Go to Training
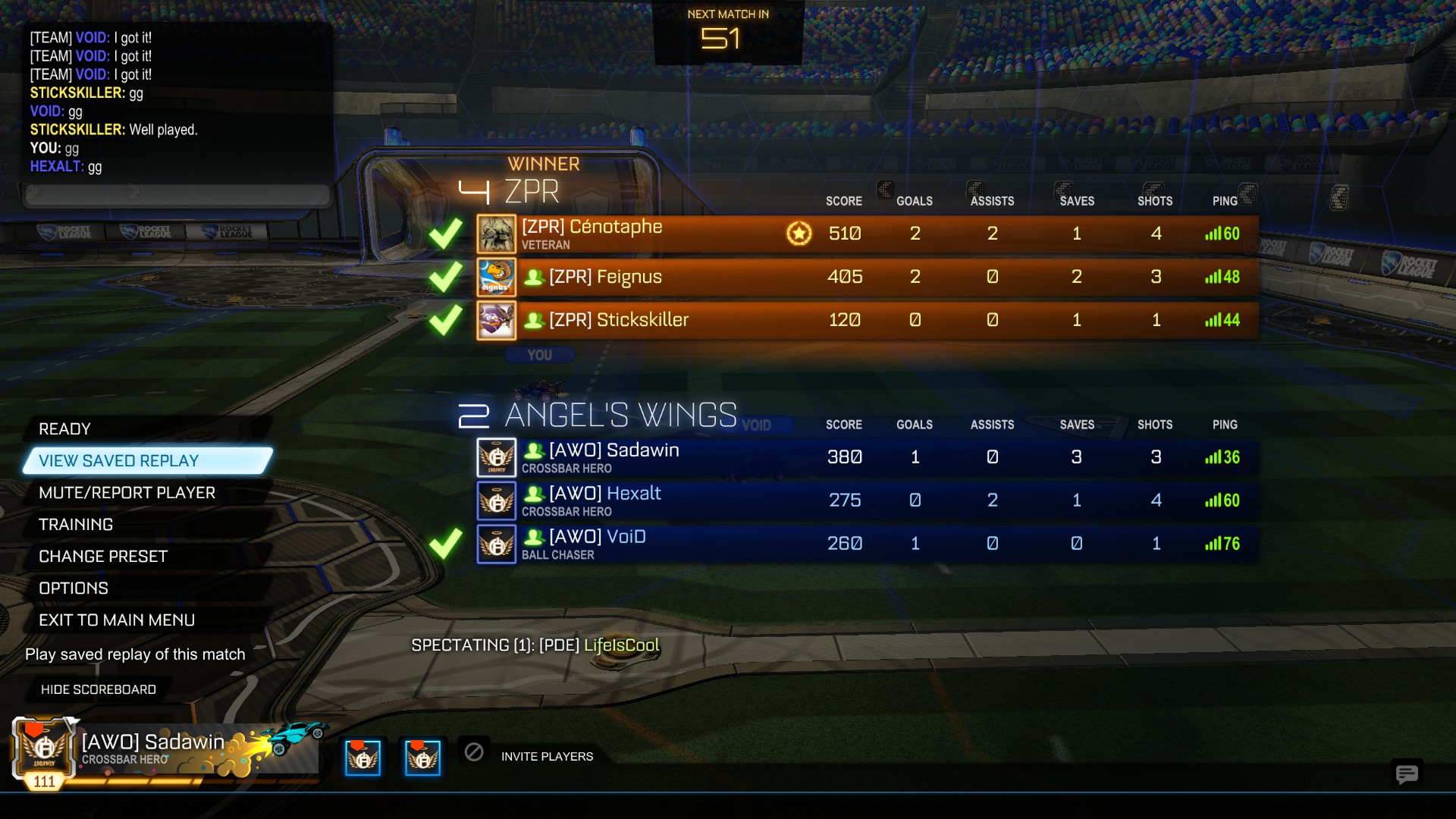This screenshot has width=1456, height=819. [76, 525]
